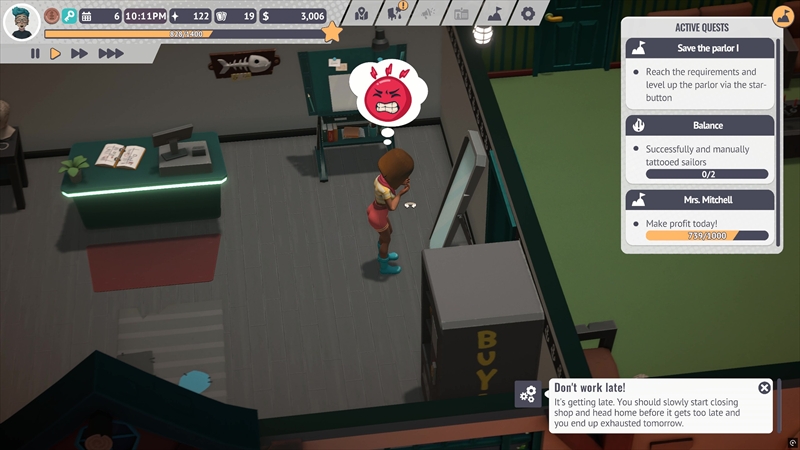Open the player avatar portrait
This screenshot has width=800, height=450.
coord(21,19)
